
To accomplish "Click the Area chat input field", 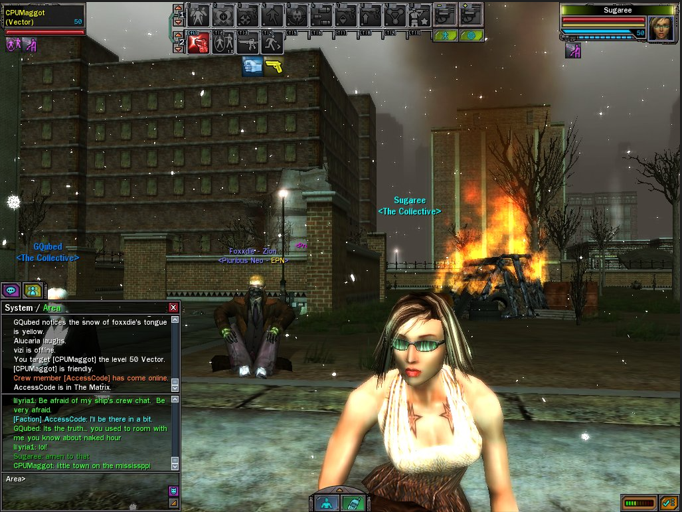I will [90, 479].
